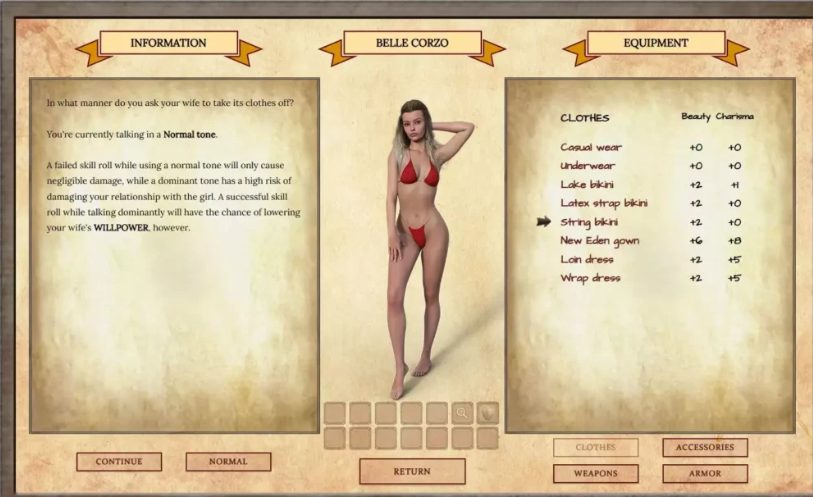This screenshot has width=813, height=497.
Task: Click the Return button
Action: click(x=412, y=471)
